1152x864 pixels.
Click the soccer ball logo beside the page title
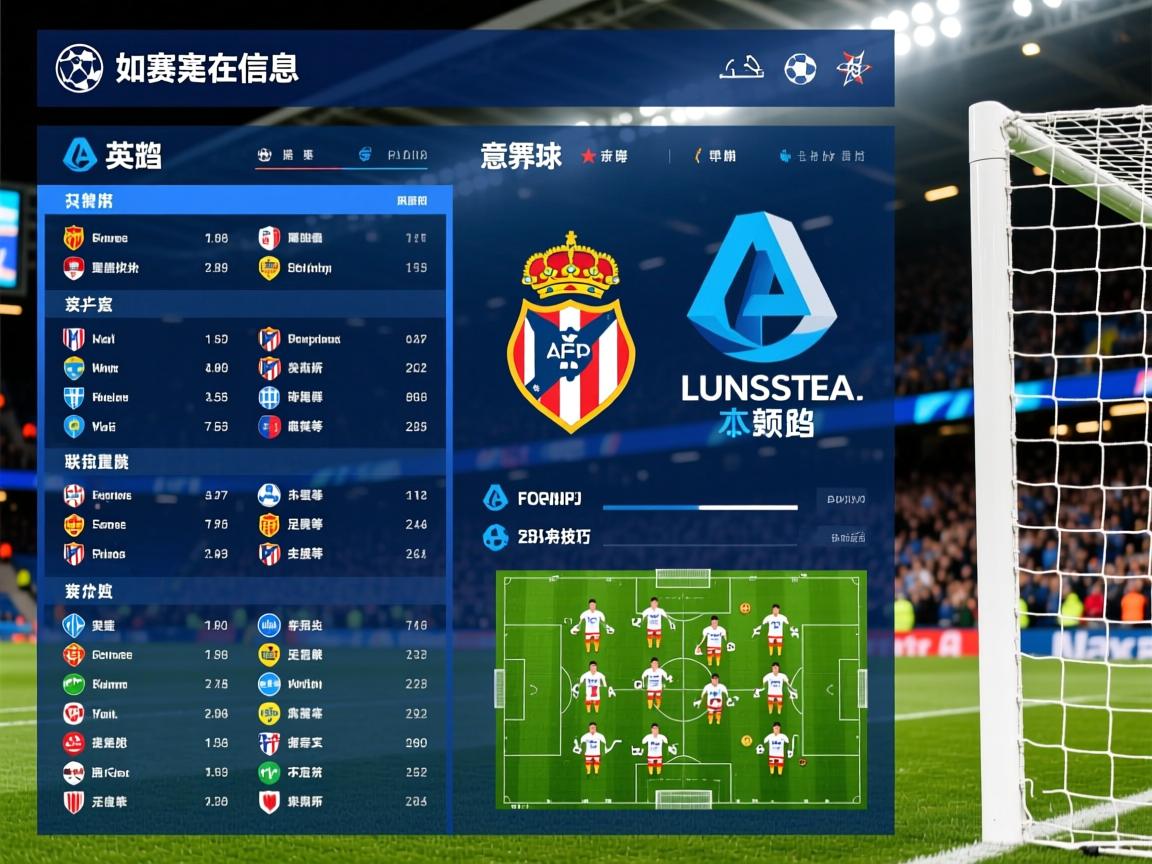click(79, 68)
